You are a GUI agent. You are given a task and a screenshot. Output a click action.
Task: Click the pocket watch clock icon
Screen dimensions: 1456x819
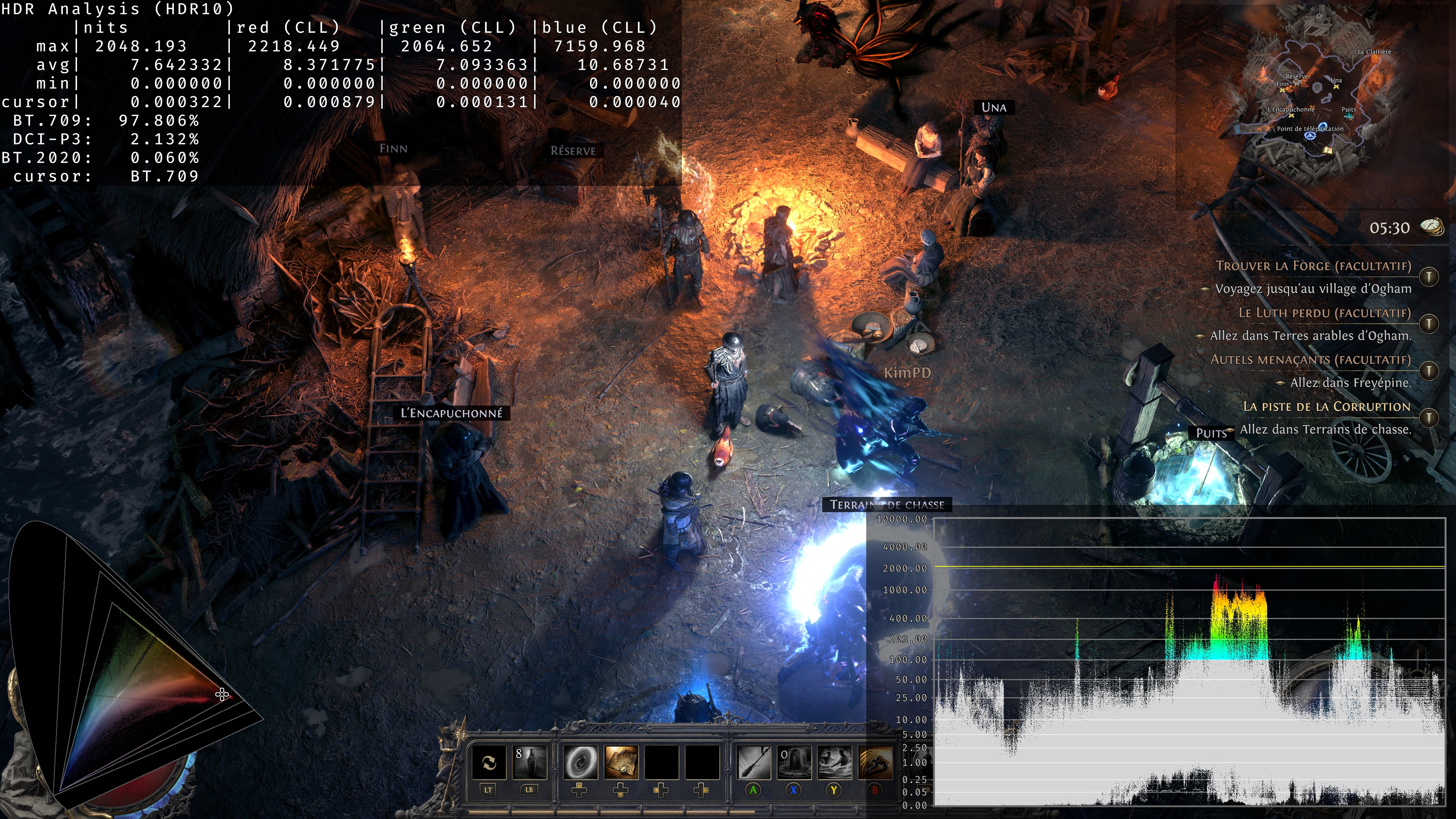tap(1432, 227)
